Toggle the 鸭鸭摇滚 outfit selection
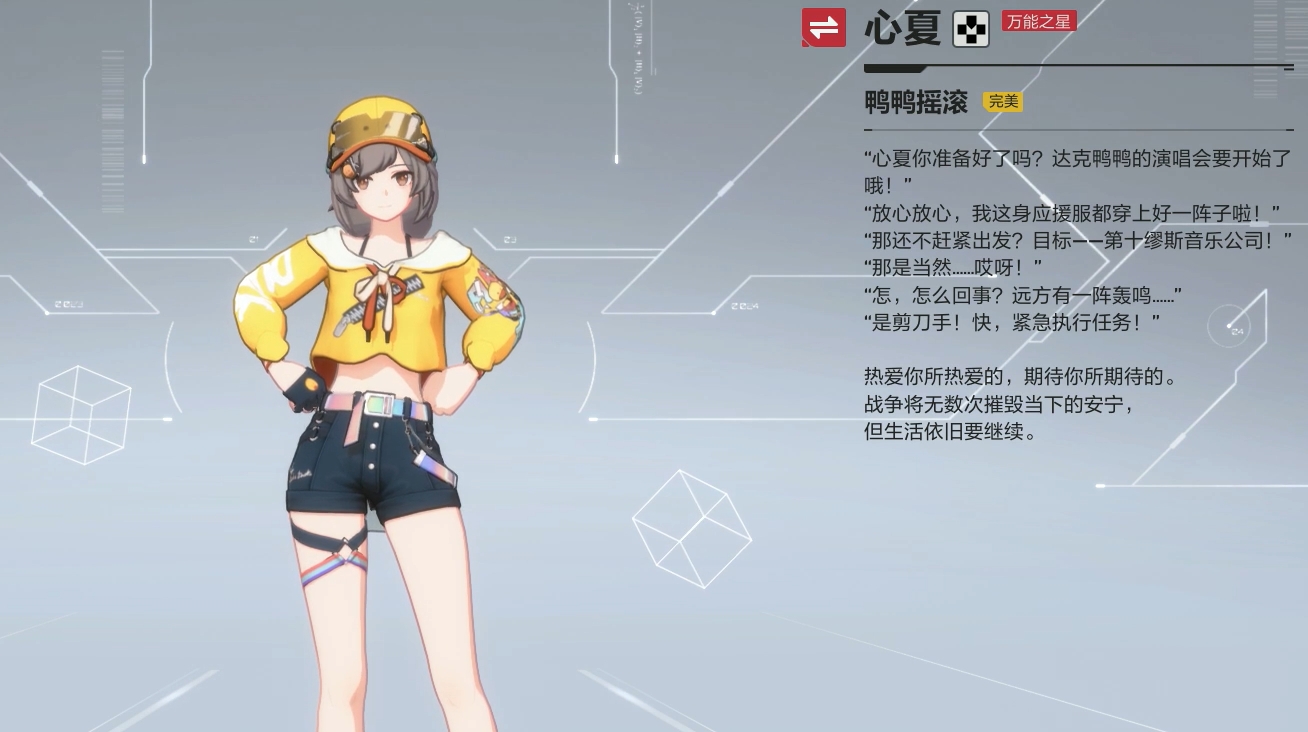 (x=916, y=102)
